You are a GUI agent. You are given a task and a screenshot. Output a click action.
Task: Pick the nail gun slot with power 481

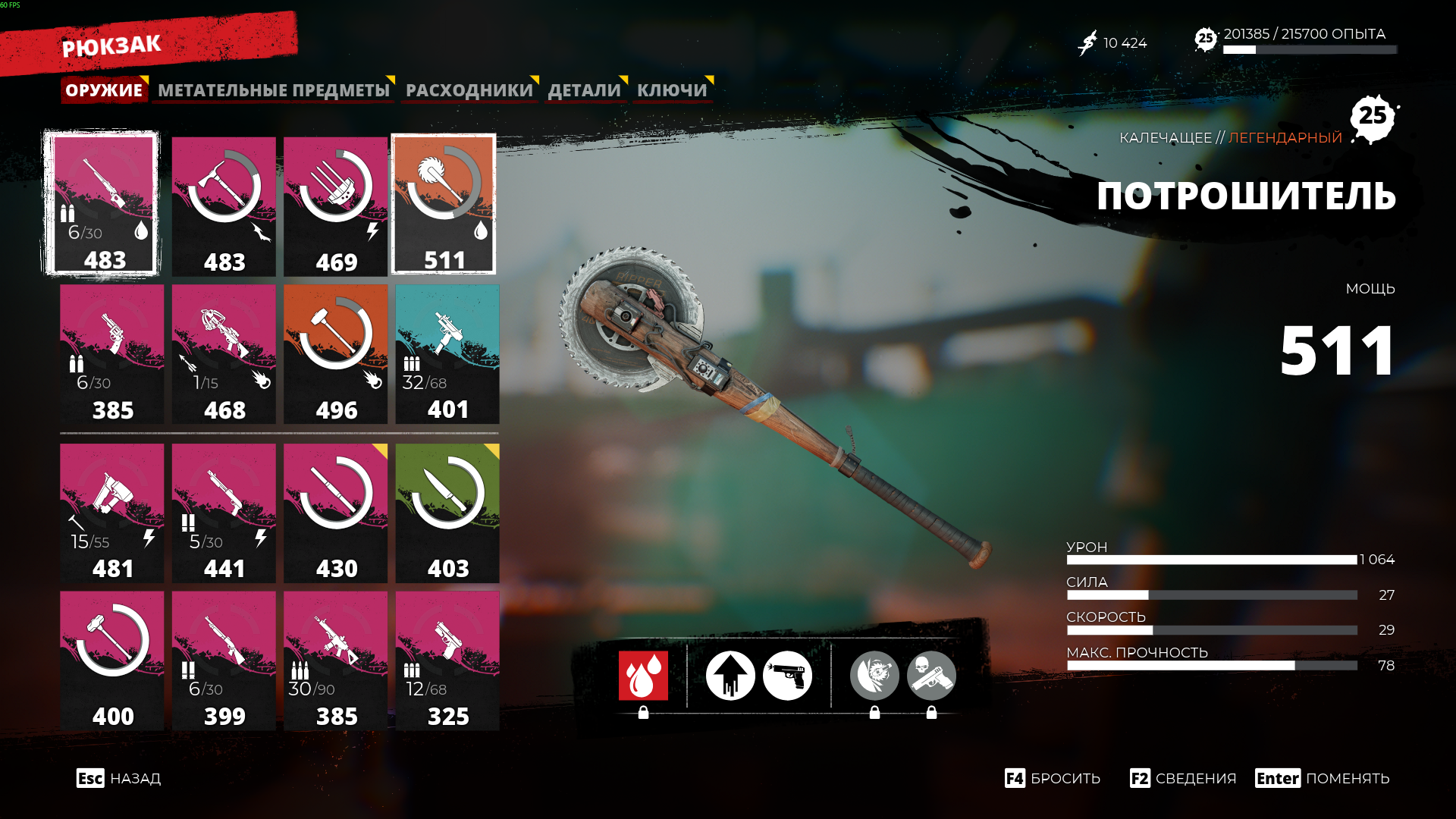pyautogui.click(x=112, y=513)
